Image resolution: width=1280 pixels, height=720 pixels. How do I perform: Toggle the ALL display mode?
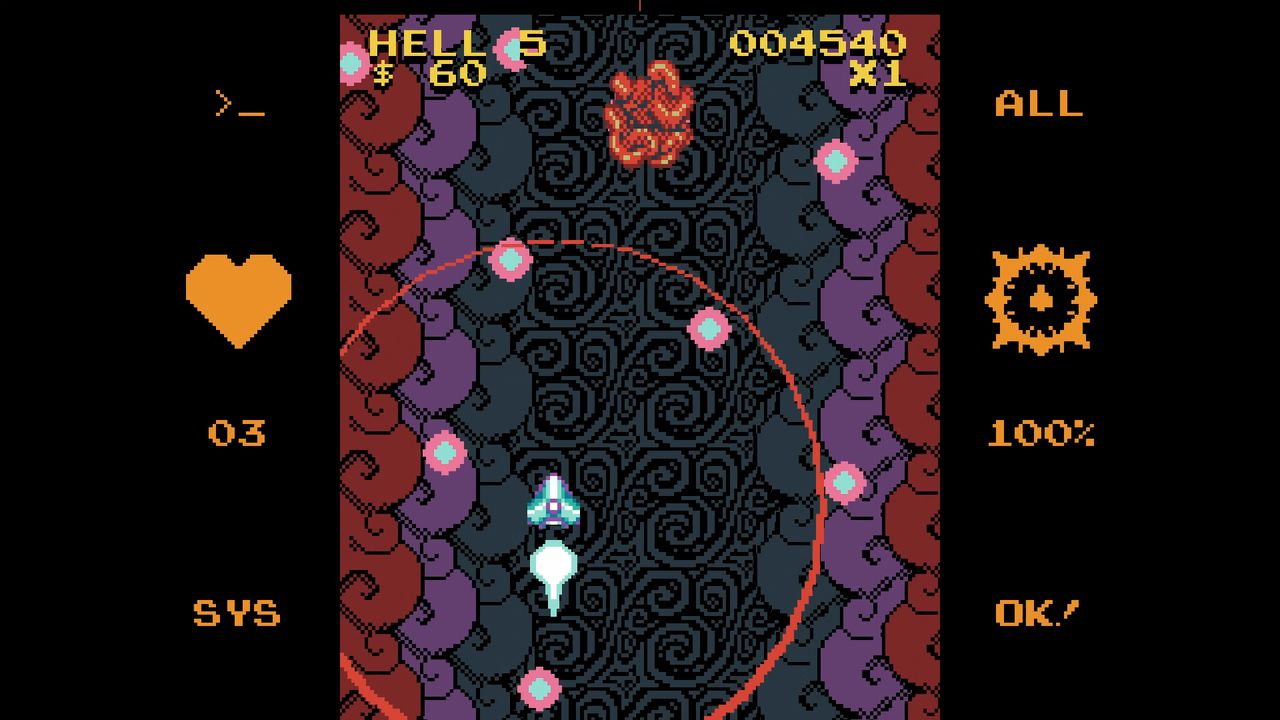pyautogui.click(x=1040, y=104)
